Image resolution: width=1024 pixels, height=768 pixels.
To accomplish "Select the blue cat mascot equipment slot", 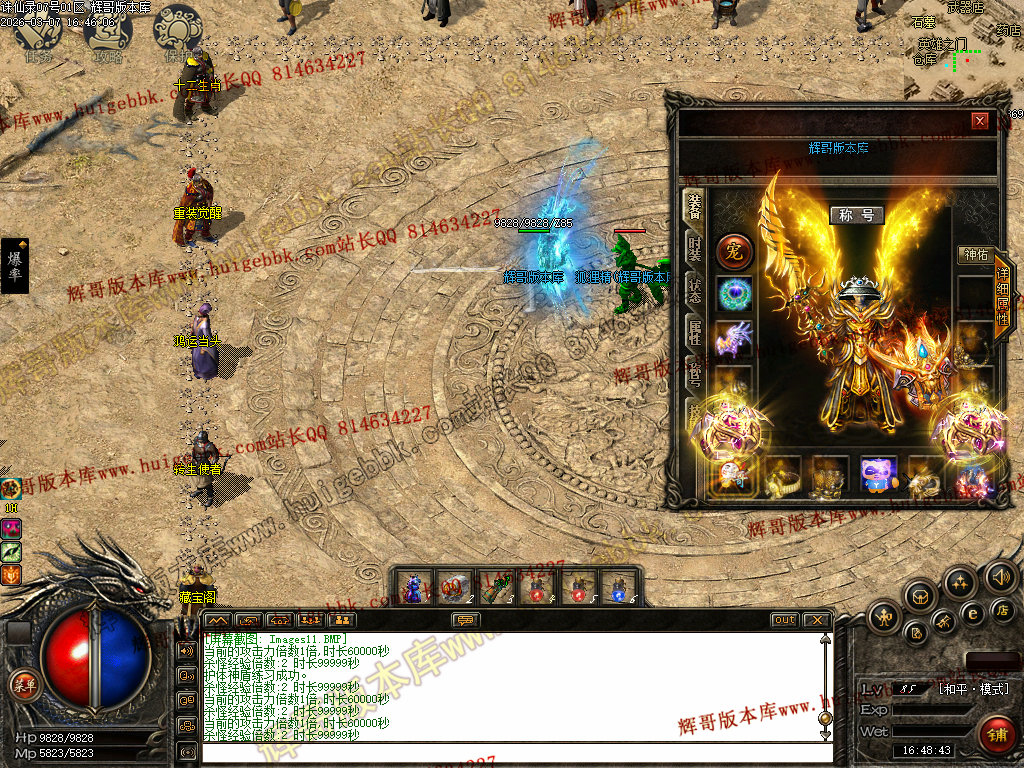I will 880,476.
